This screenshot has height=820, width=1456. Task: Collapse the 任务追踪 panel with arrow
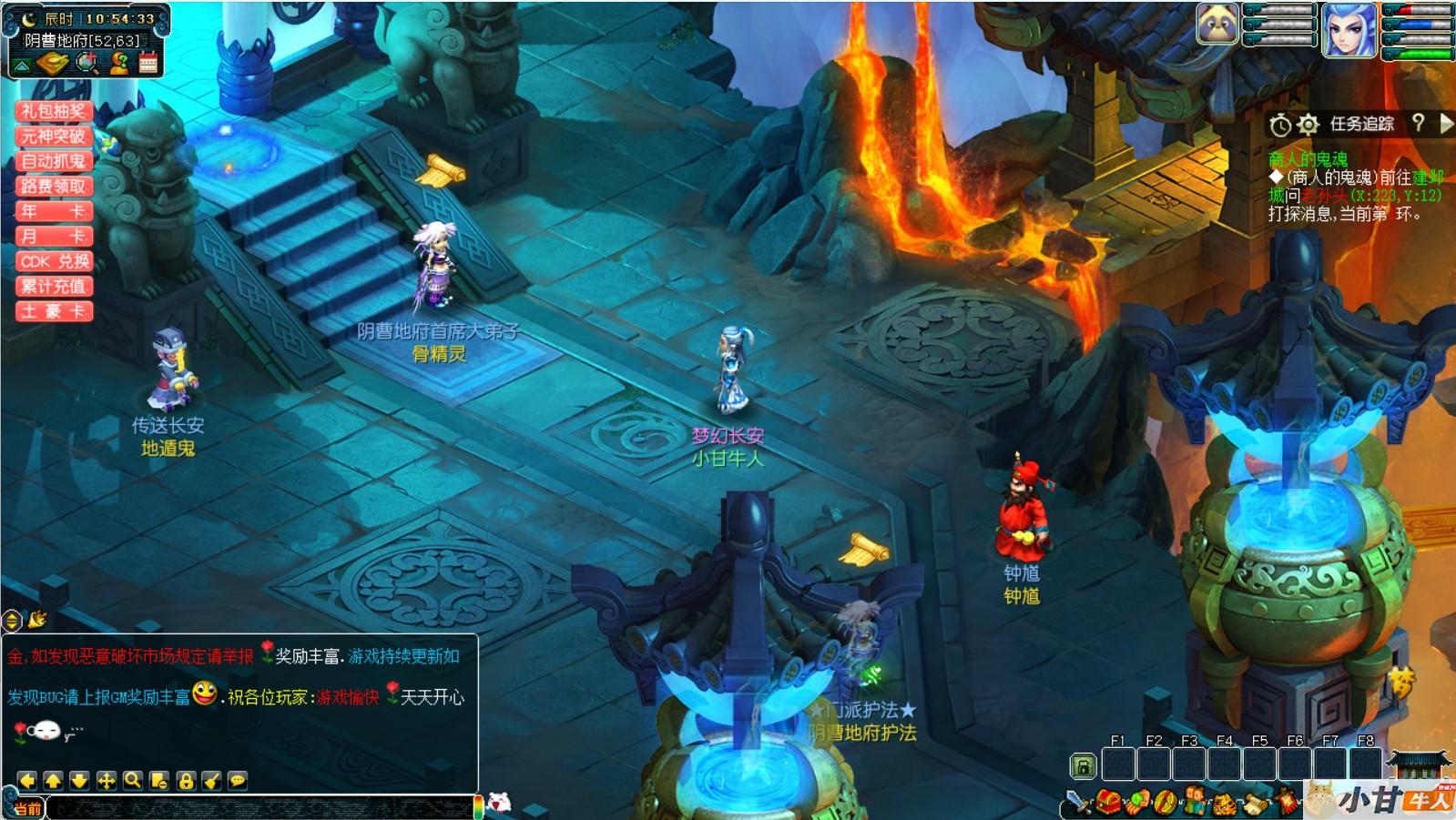tap(1446, 124)
